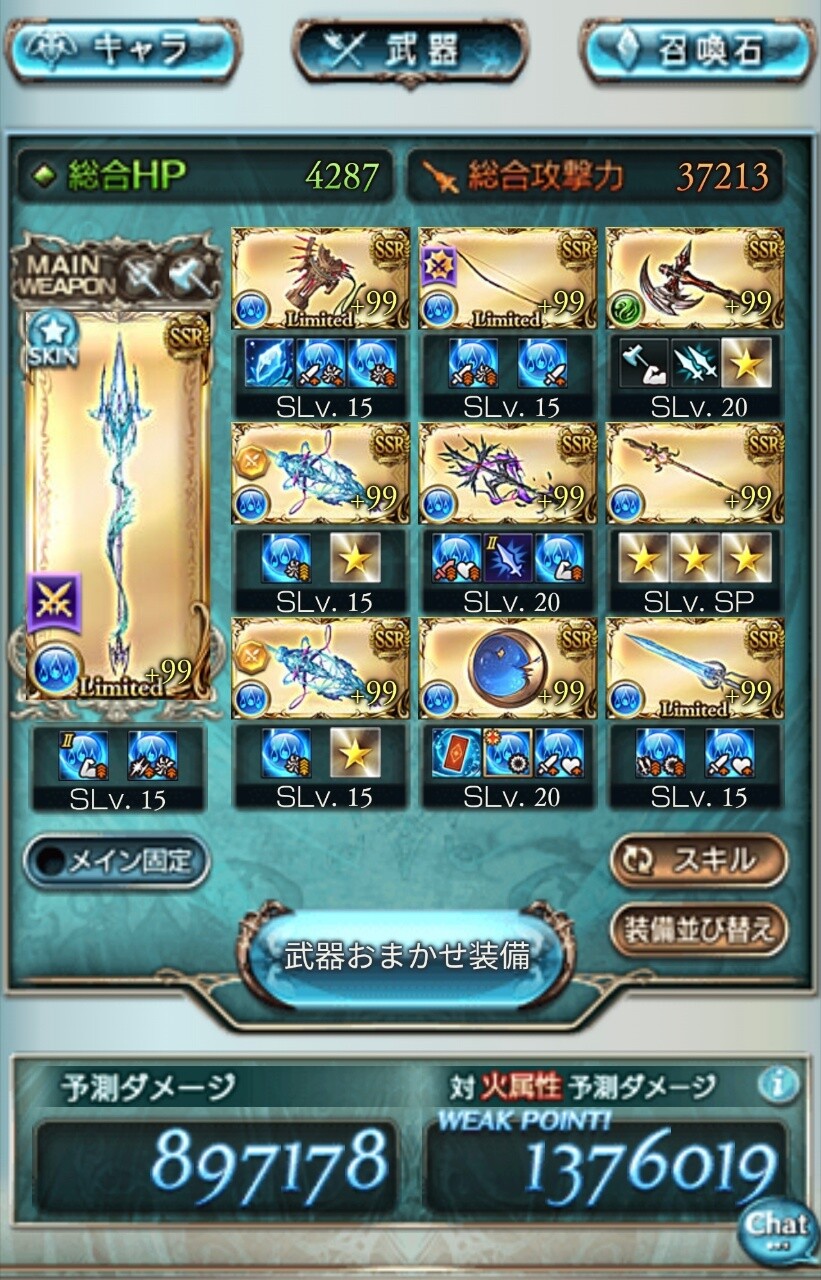This screenshot has width=821, height=1280.
Task: Switch to the 召喚石 tab
Action: [x=698, y=48]
